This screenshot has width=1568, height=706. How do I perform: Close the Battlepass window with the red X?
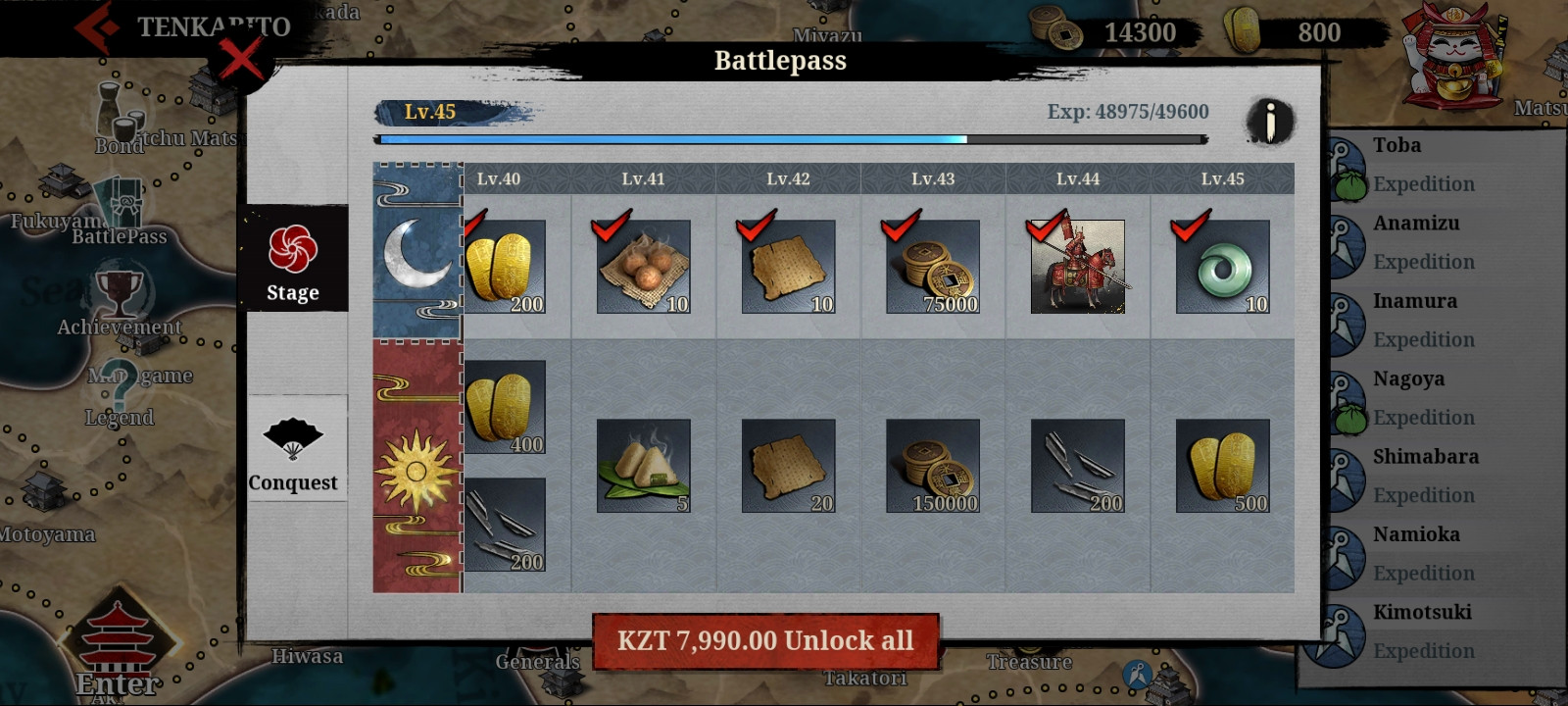point(241,61)
